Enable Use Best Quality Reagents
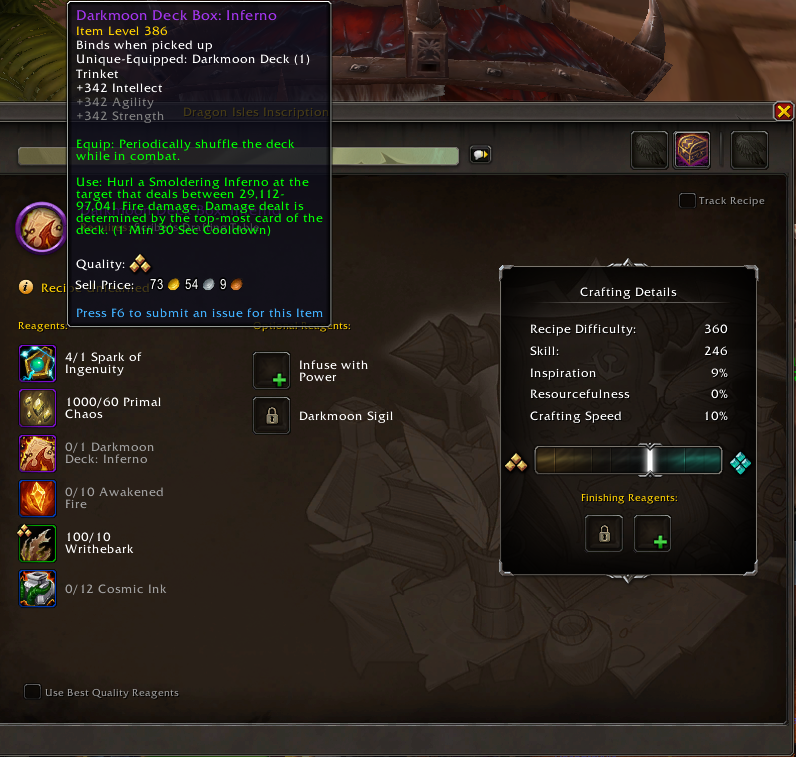Screen dimensions: 796x757 coord(33,692)
